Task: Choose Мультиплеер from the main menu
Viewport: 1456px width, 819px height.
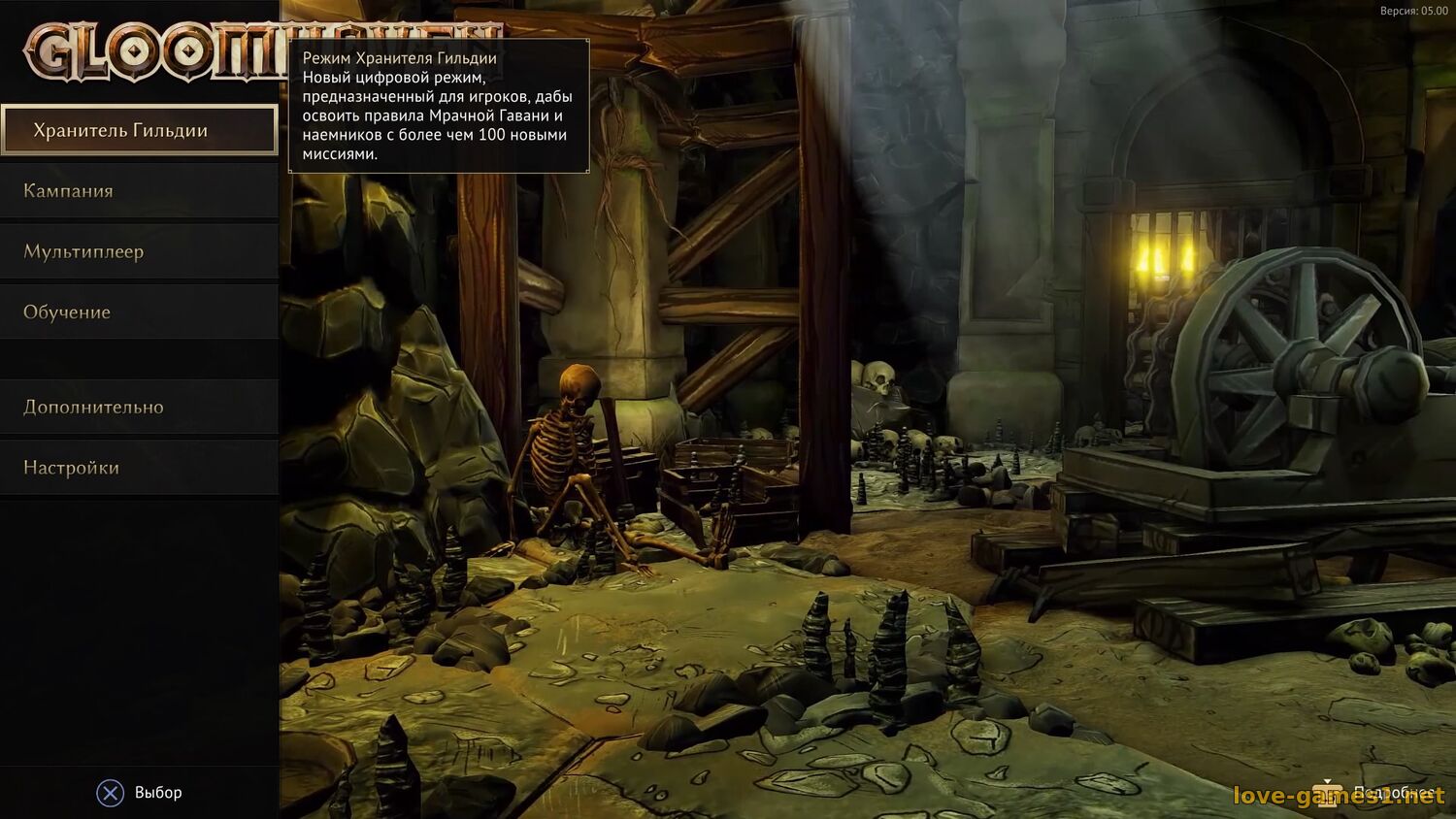Action: click(x=139, y=251)
